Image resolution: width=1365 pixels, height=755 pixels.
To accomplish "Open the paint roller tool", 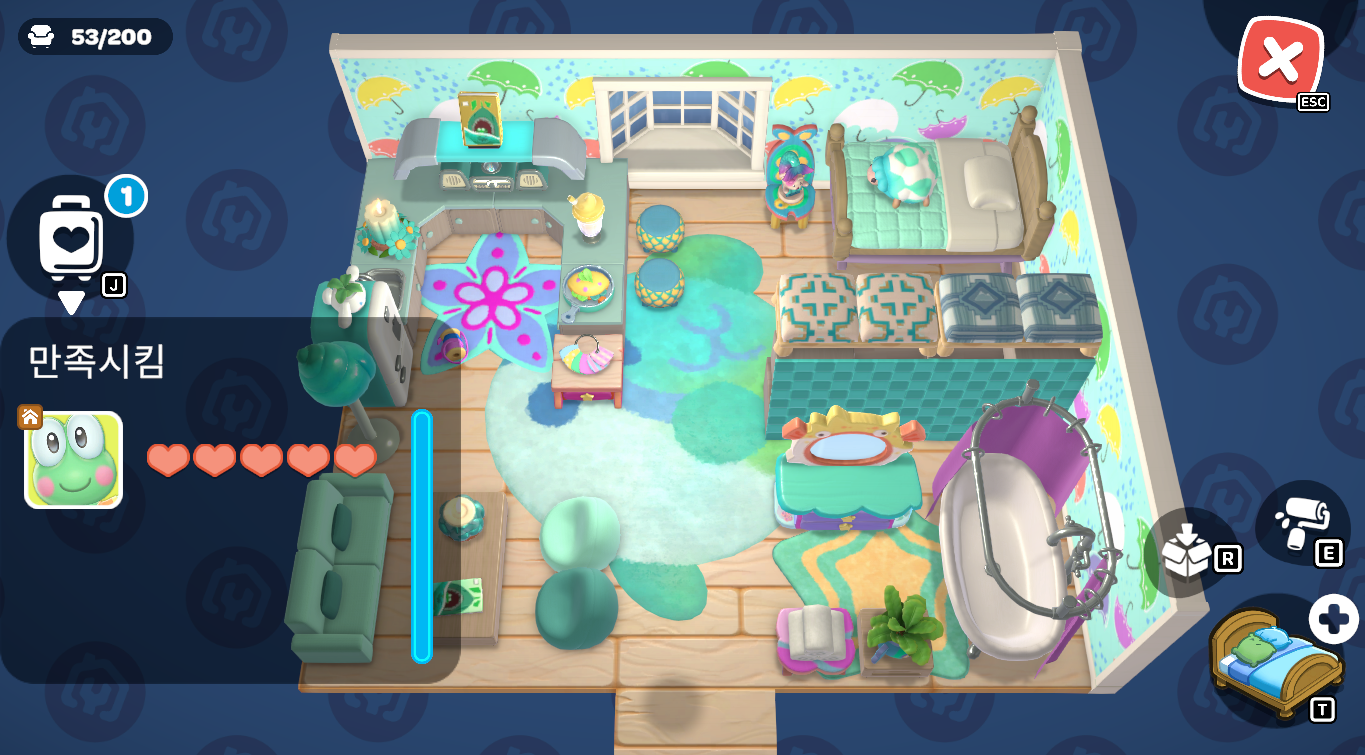I will [x=1301, y=521].
